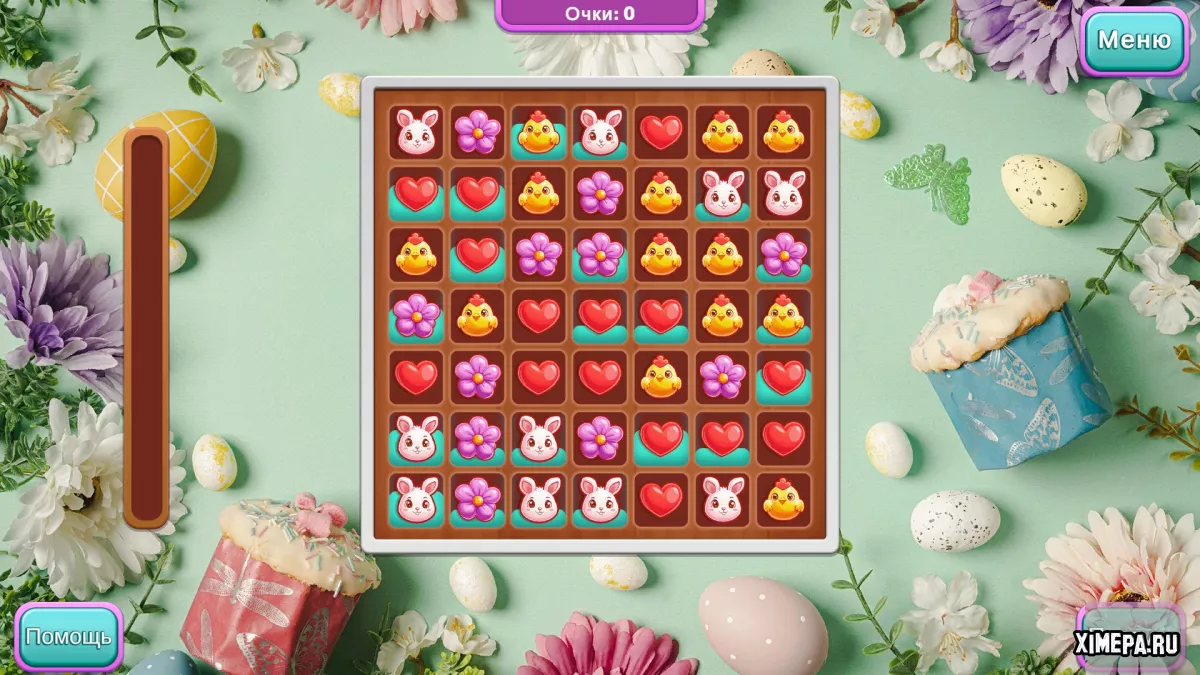Select the only flower tile in the top row
Image resolution: width=1200 pixels, height=675 pixels.
click(x=478, y=132)
